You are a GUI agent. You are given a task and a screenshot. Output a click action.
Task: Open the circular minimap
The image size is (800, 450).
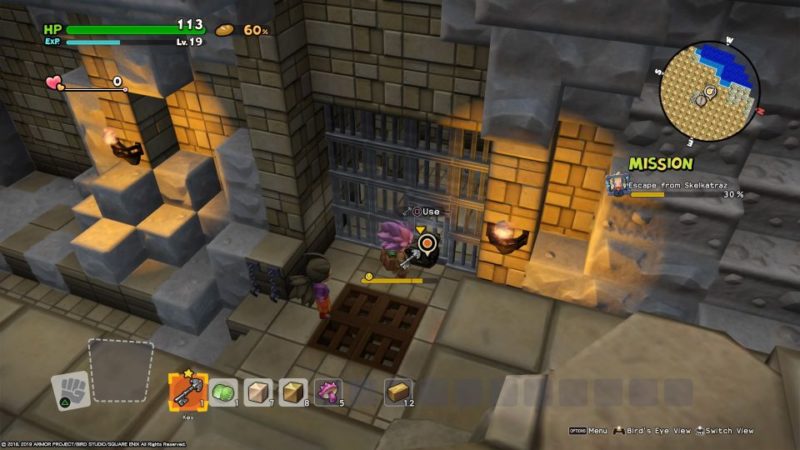[709, 92]
